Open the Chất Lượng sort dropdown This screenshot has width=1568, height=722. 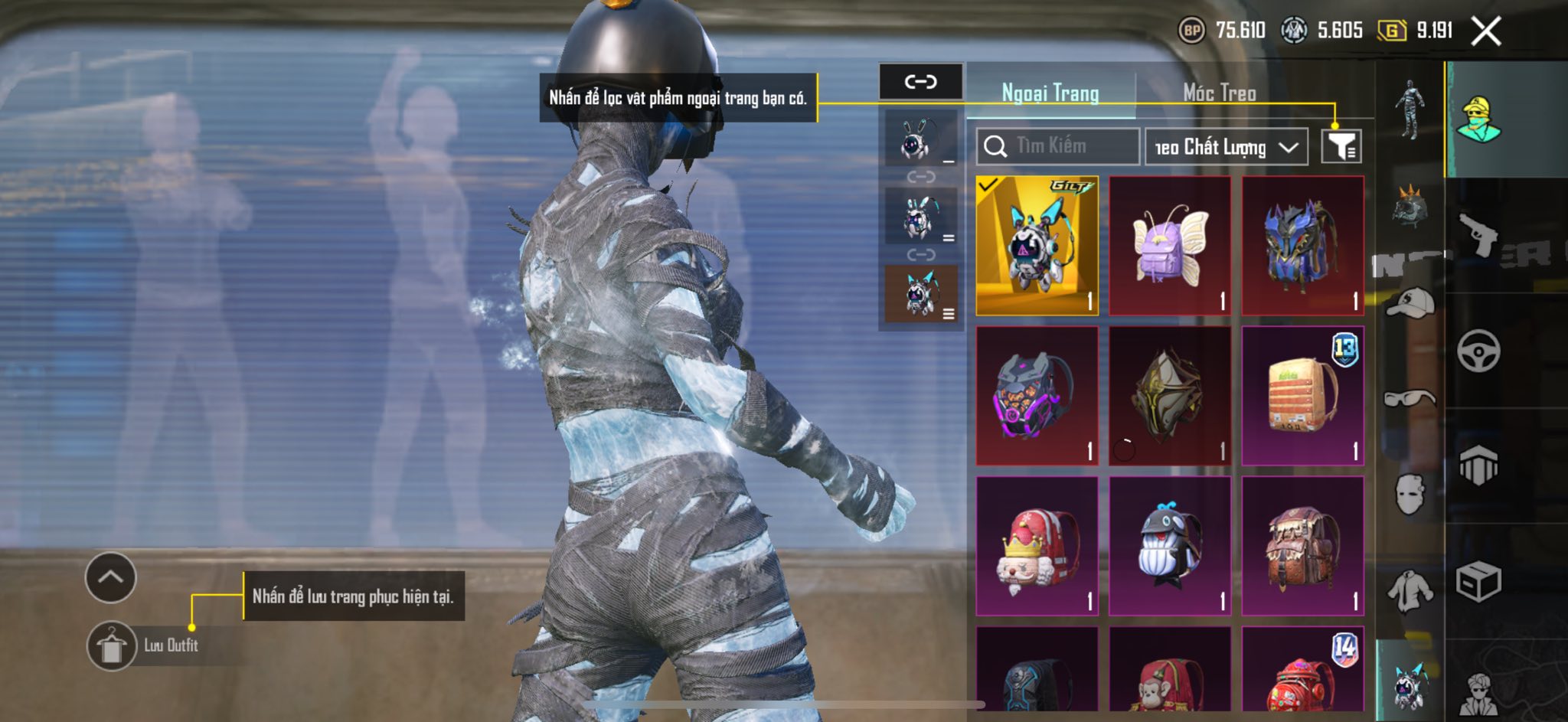pos(1226,147)
